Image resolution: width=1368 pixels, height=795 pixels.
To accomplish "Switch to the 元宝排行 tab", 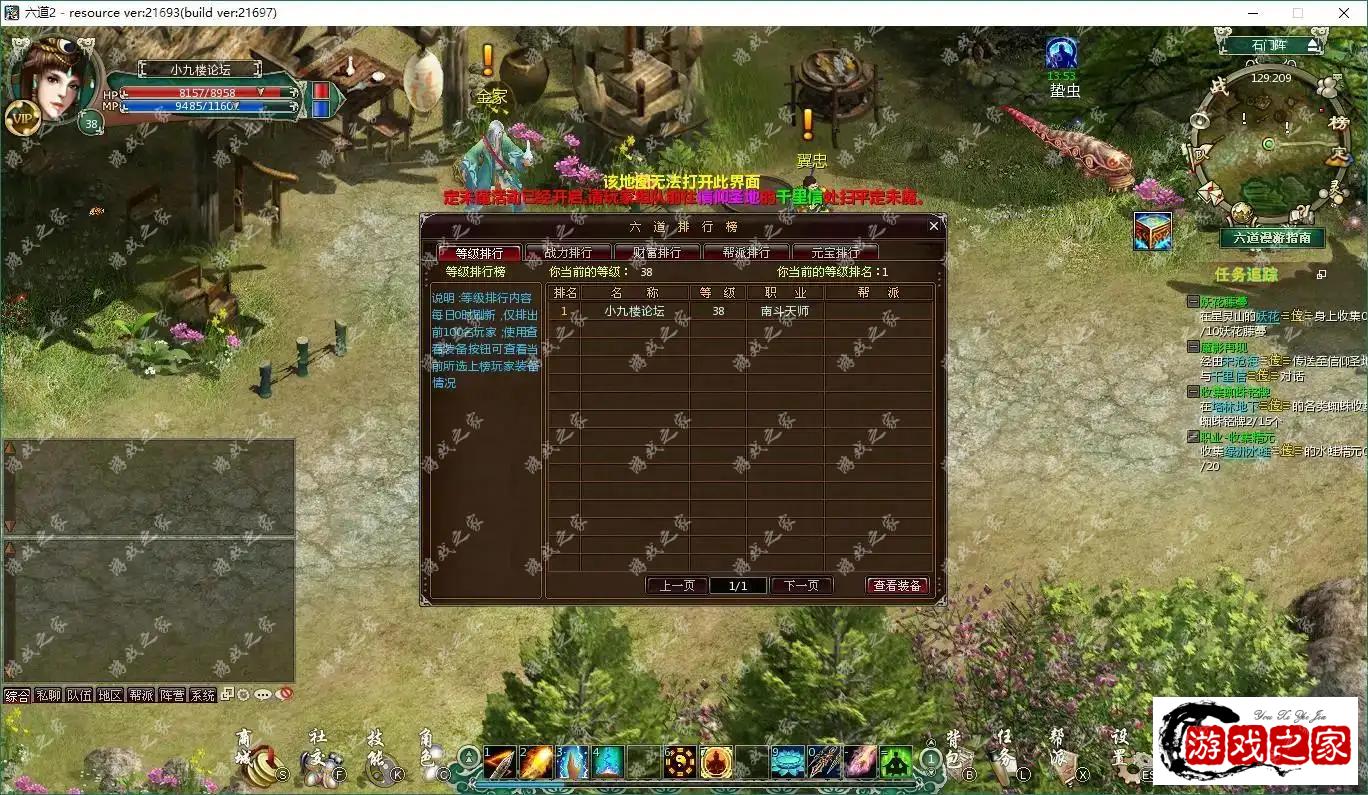I will coord(837,252).
